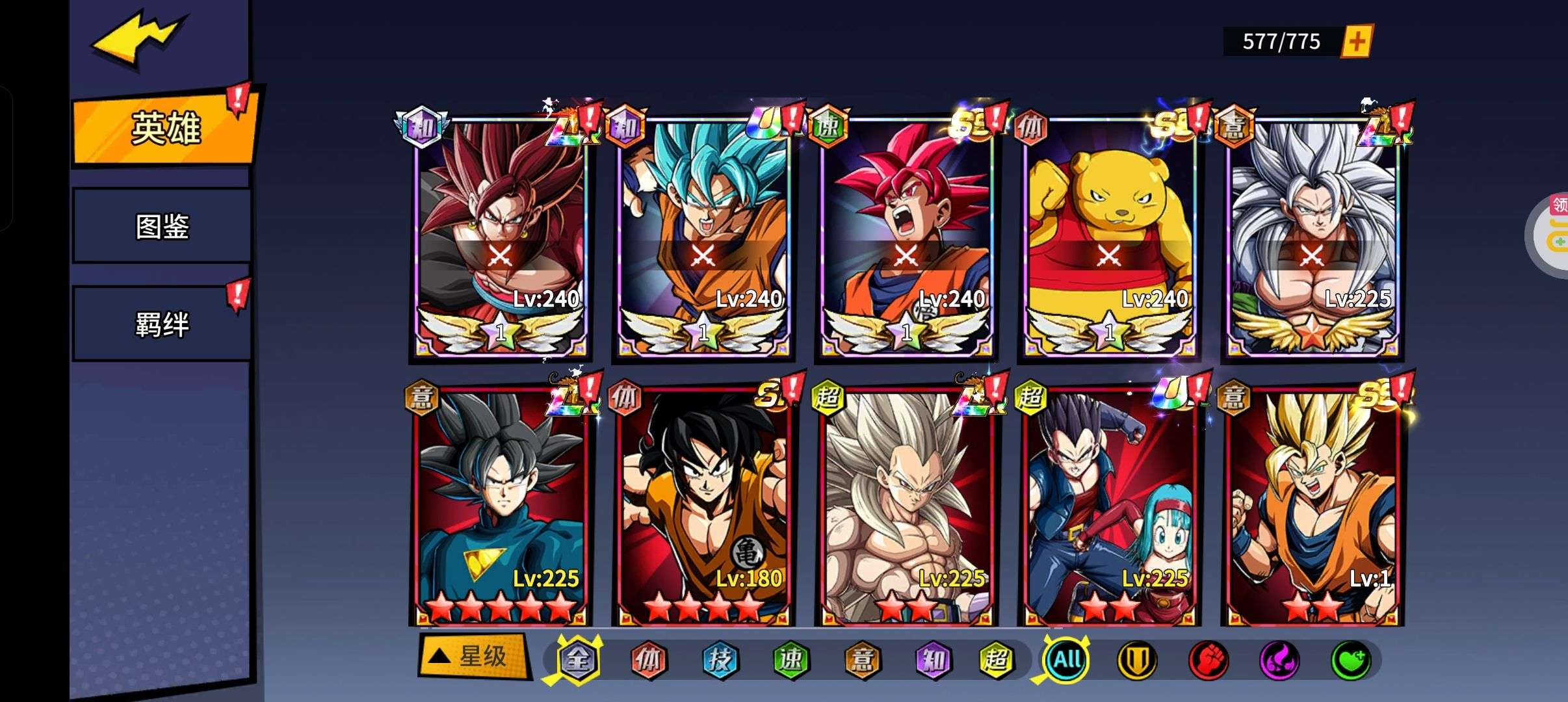Pick the Lv:180 Yamcha card
Image resolution: width=1568 pixels, height=702 pixels.
tap(703, 507)
